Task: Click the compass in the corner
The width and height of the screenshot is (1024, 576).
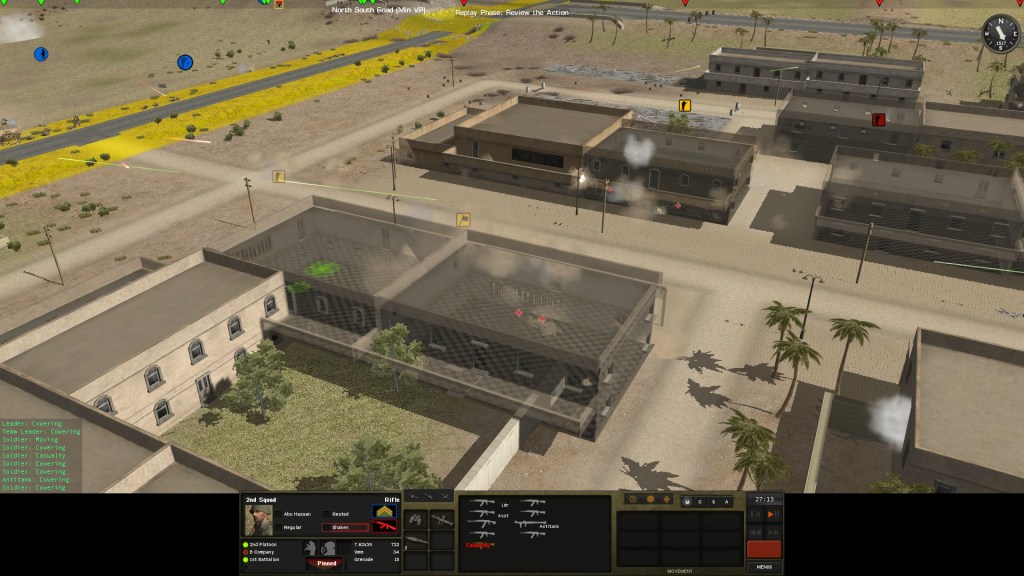Action: pos(997,31)
